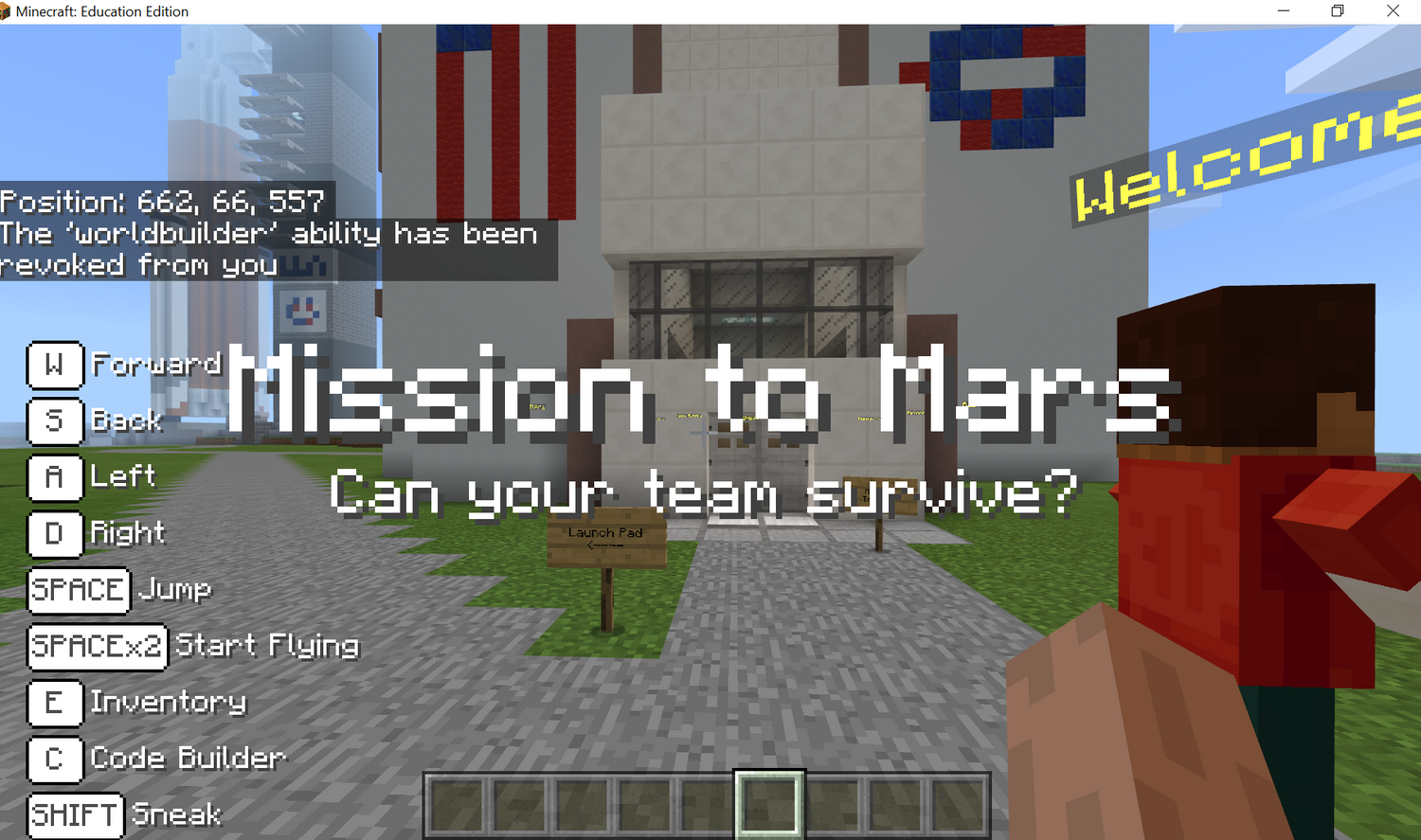Click the SHIFT Sneak key hint badge

(75, 815)
